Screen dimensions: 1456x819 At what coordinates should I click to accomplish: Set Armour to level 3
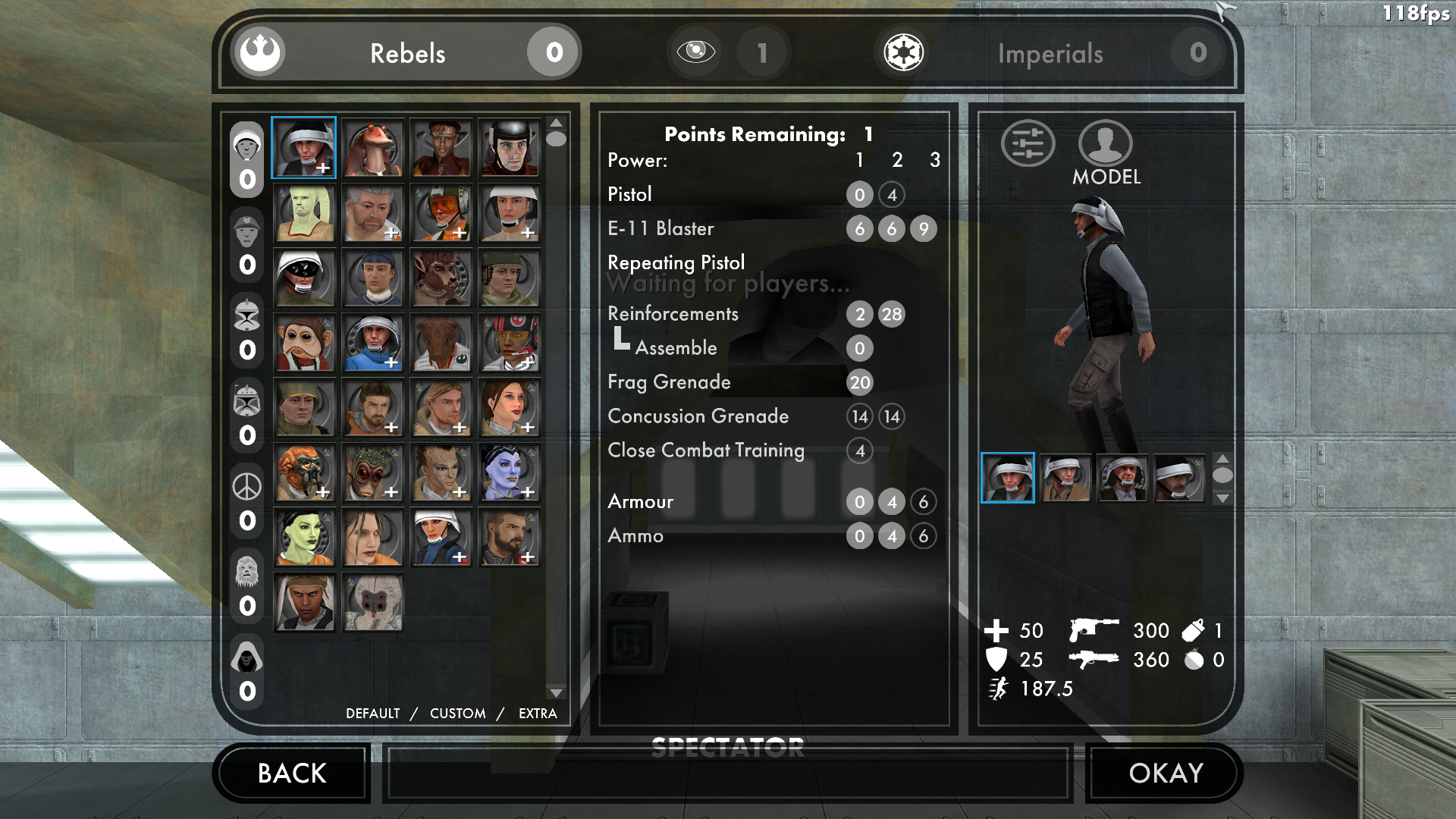point(923,502)
